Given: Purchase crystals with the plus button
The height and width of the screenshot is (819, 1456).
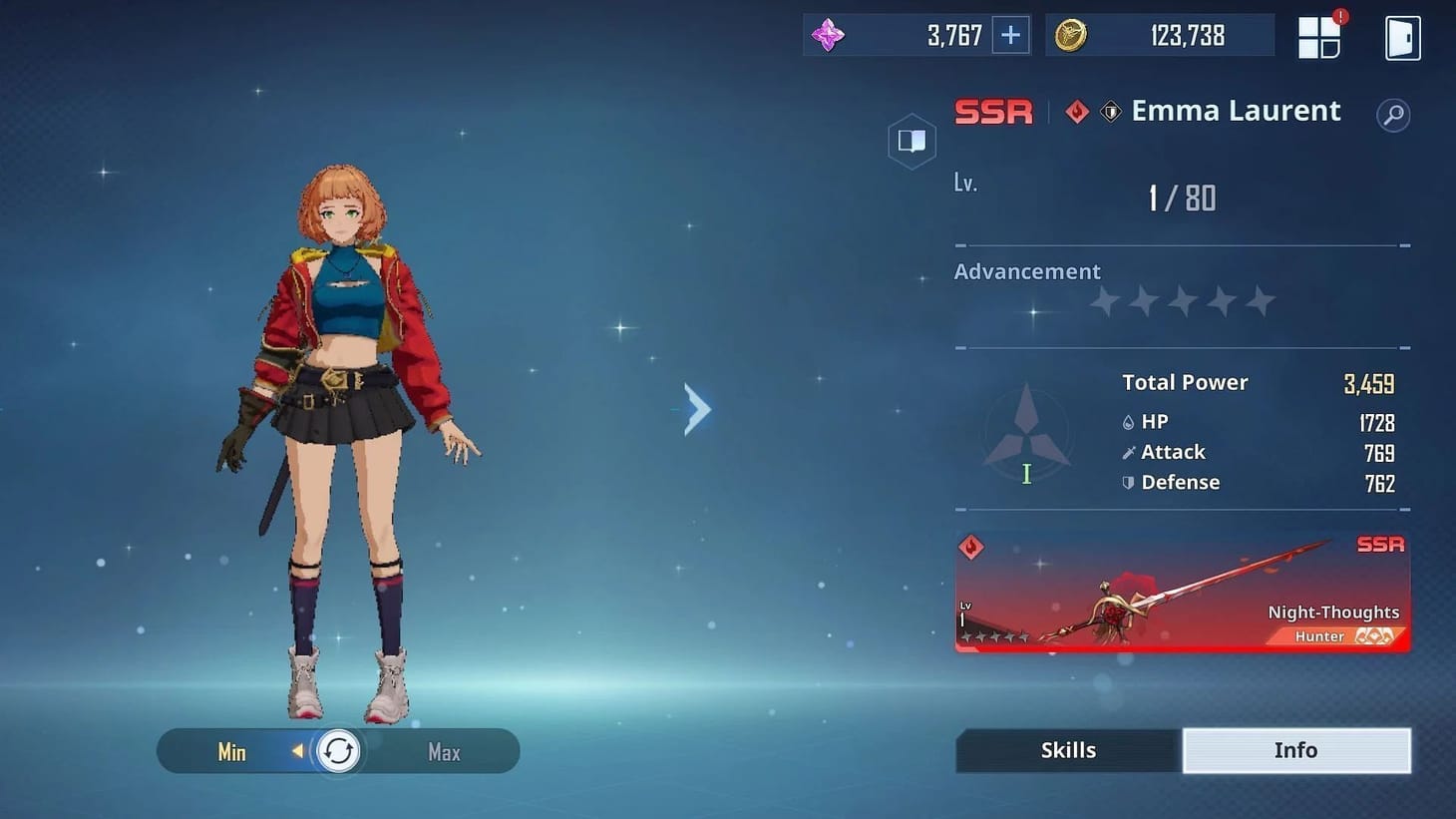Looking at the screenshot, I should pyautogui.click(x=1009, y=35).
